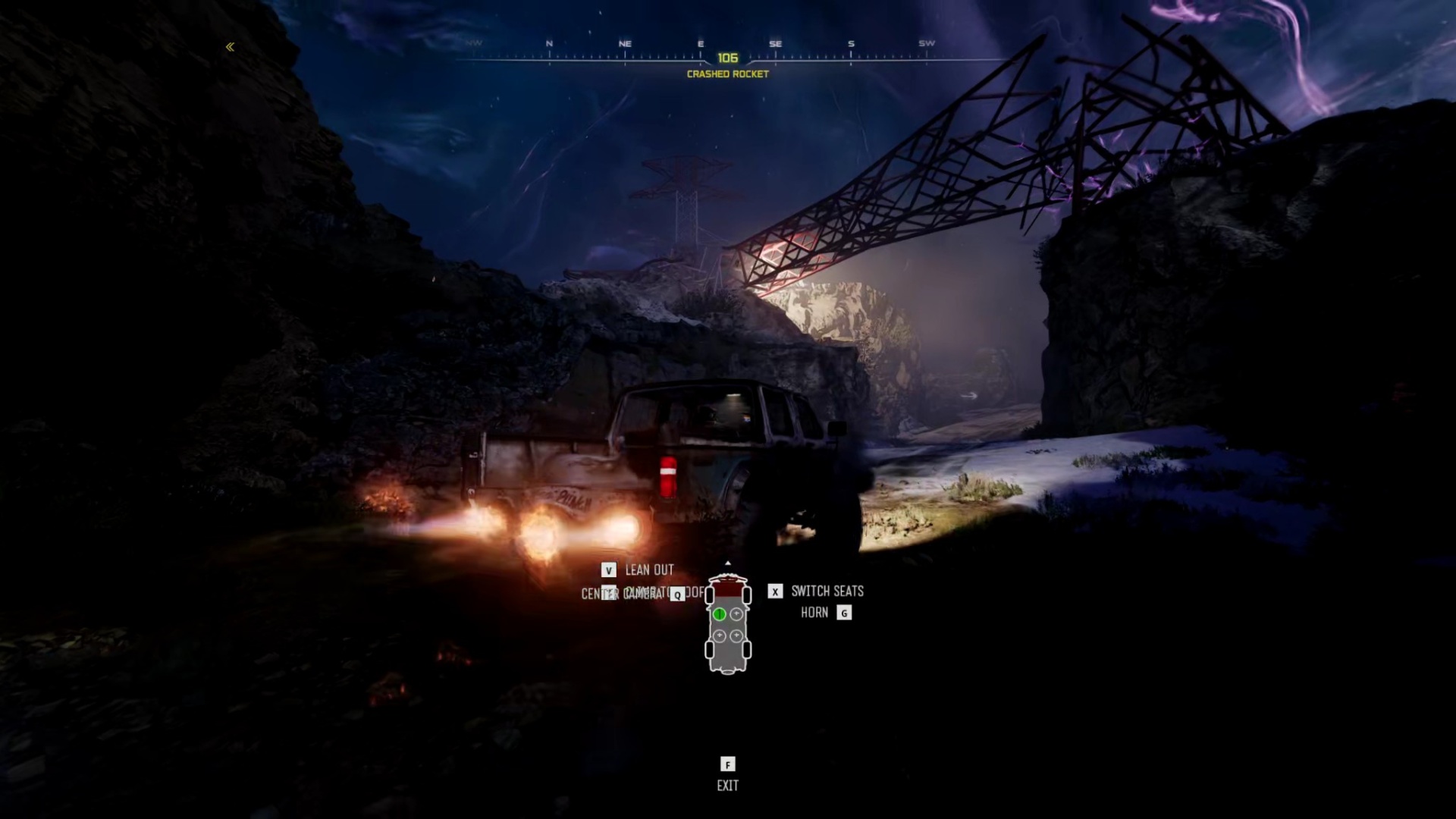This screenshot has width=1456, height=819.
Task: Click the upward triangle above the seat diagram
Action: tap(728, 563)
